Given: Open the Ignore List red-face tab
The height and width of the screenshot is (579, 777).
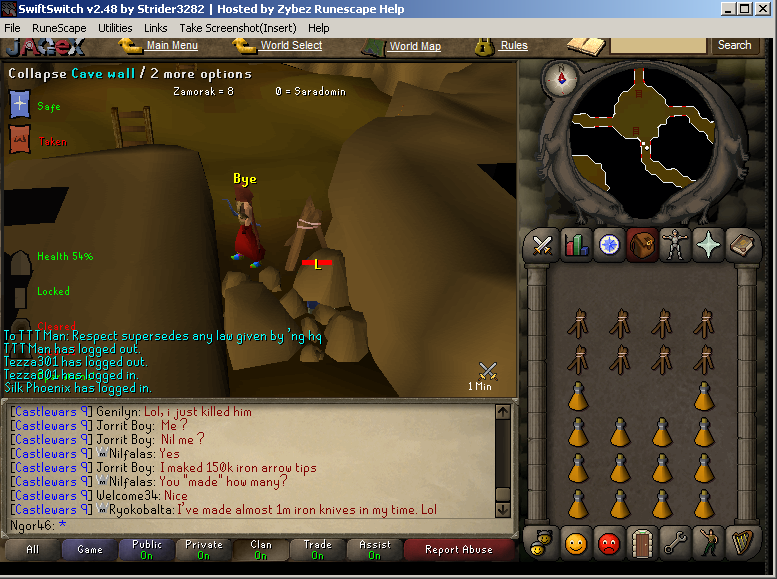Looking at the screenshot, I should coord(609,542).
